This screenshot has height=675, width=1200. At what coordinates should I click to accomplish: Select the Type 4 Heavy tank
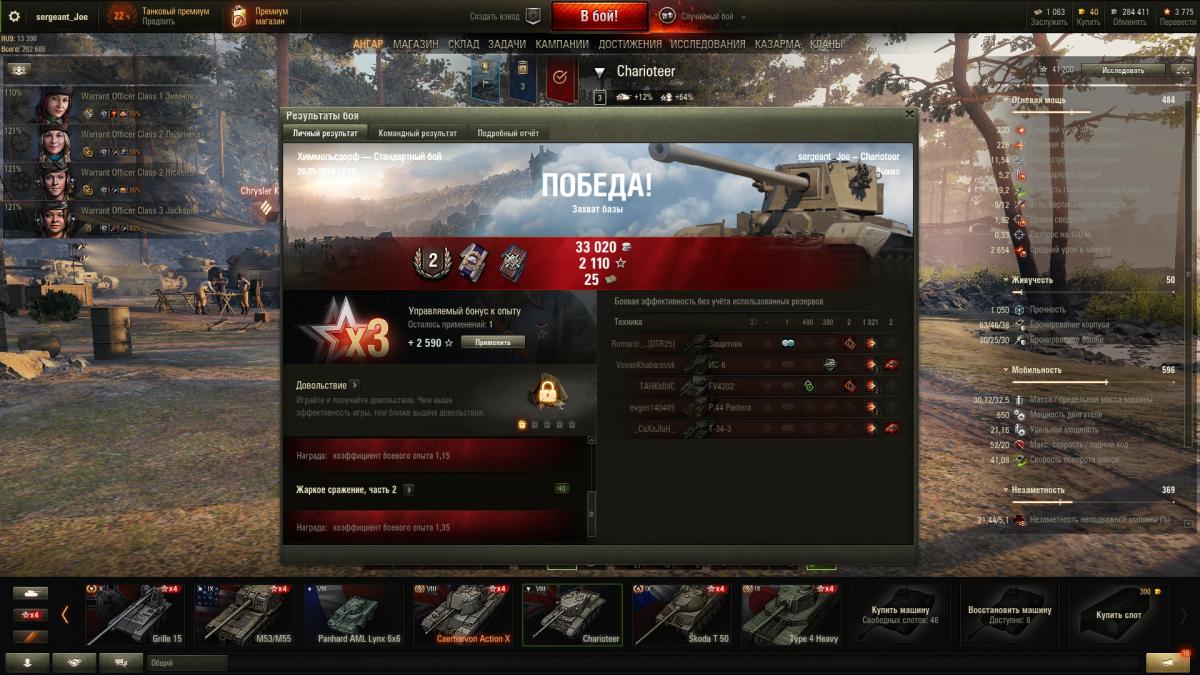[x=789, y=614]
